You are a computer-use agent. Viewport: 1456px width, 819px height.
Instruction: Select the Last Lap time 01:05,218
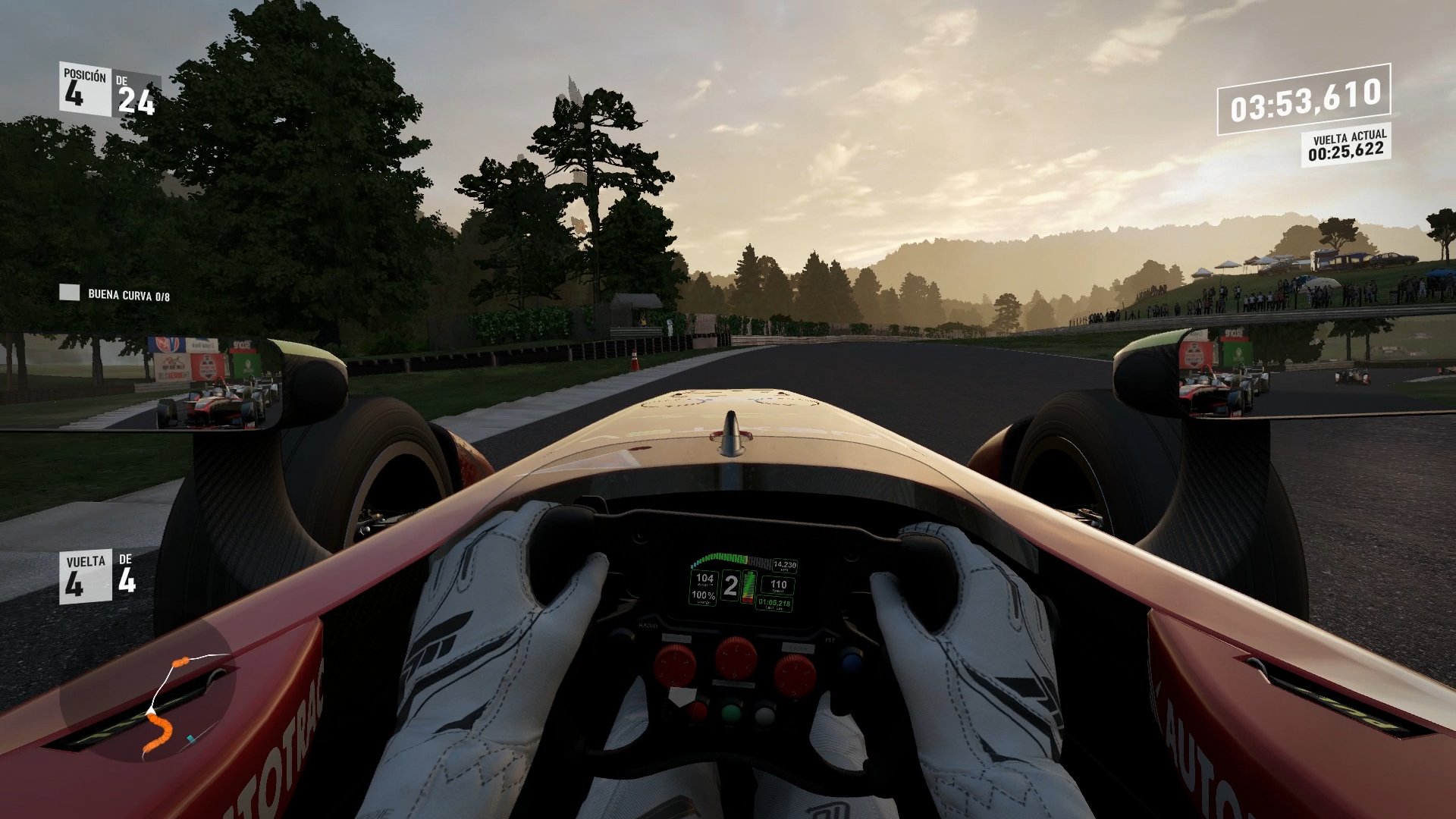pyautogui.click(x=775, y=603)
